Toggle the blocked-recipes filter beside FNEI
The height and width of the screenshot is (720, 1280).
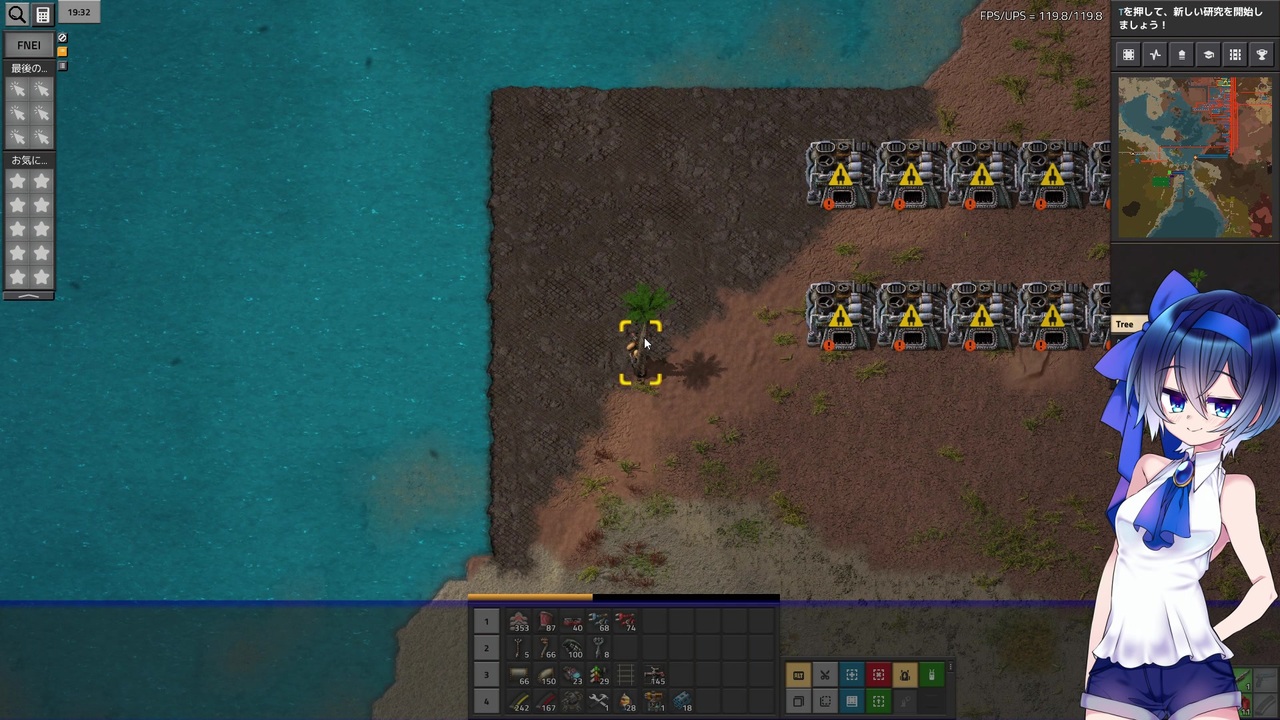(61, 38)
